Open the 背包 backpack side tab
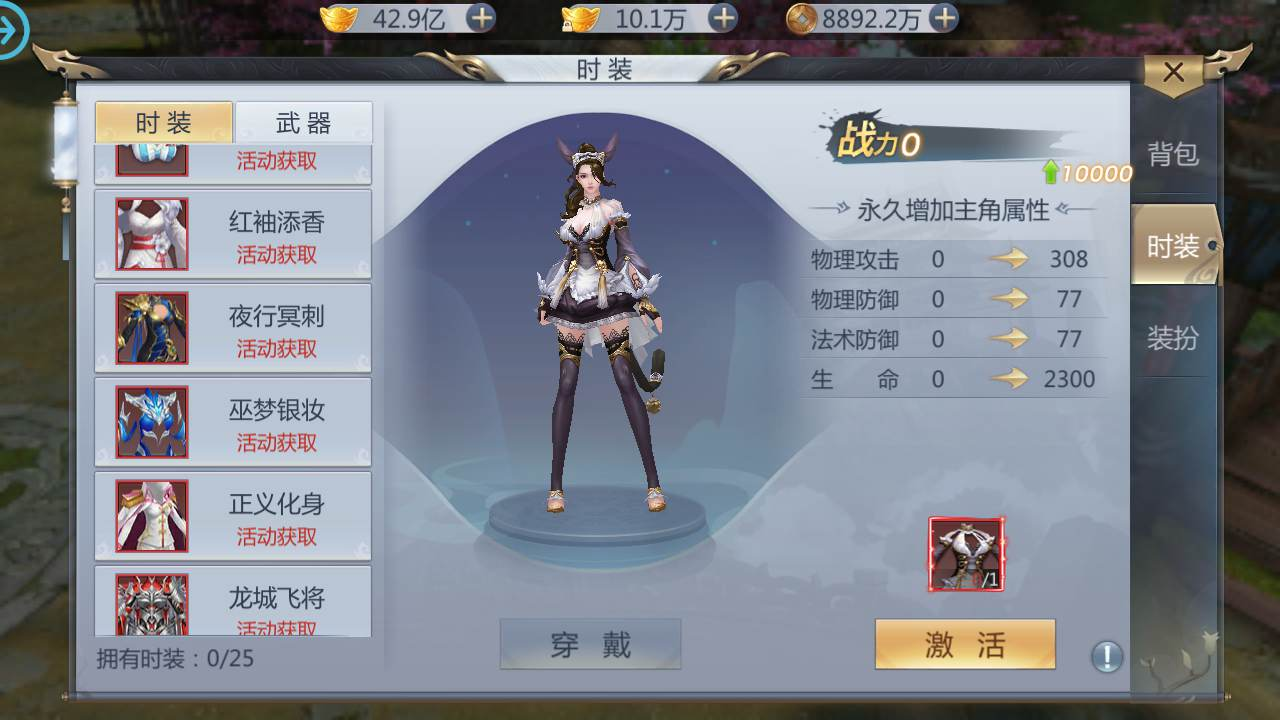Viewport: 1280px width, 720px height. pos(1172,154)
